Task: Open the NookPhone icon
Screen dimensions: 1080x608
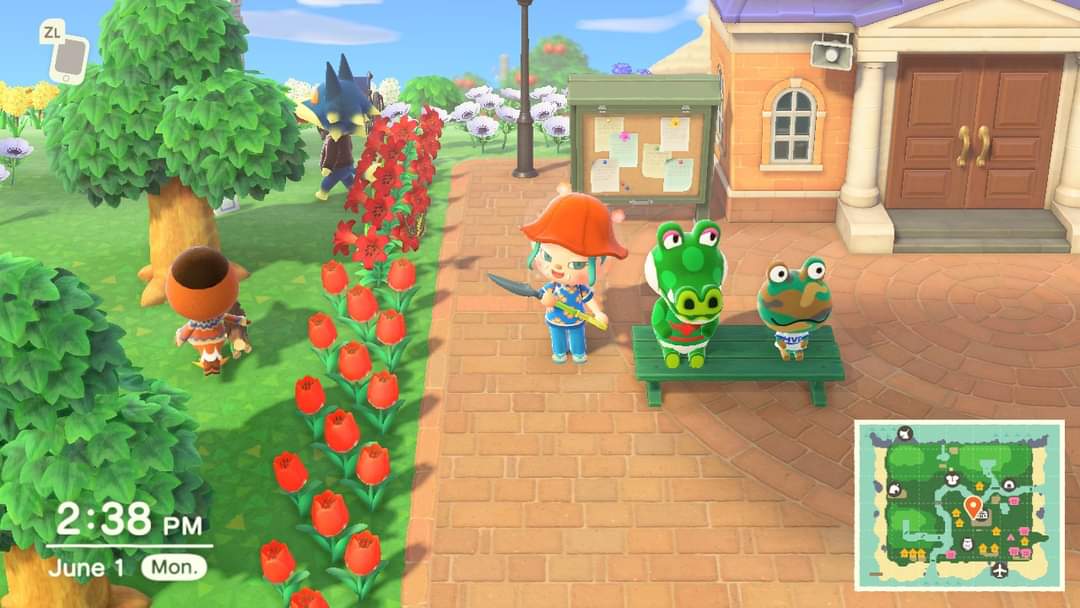Action: (68, 60)
